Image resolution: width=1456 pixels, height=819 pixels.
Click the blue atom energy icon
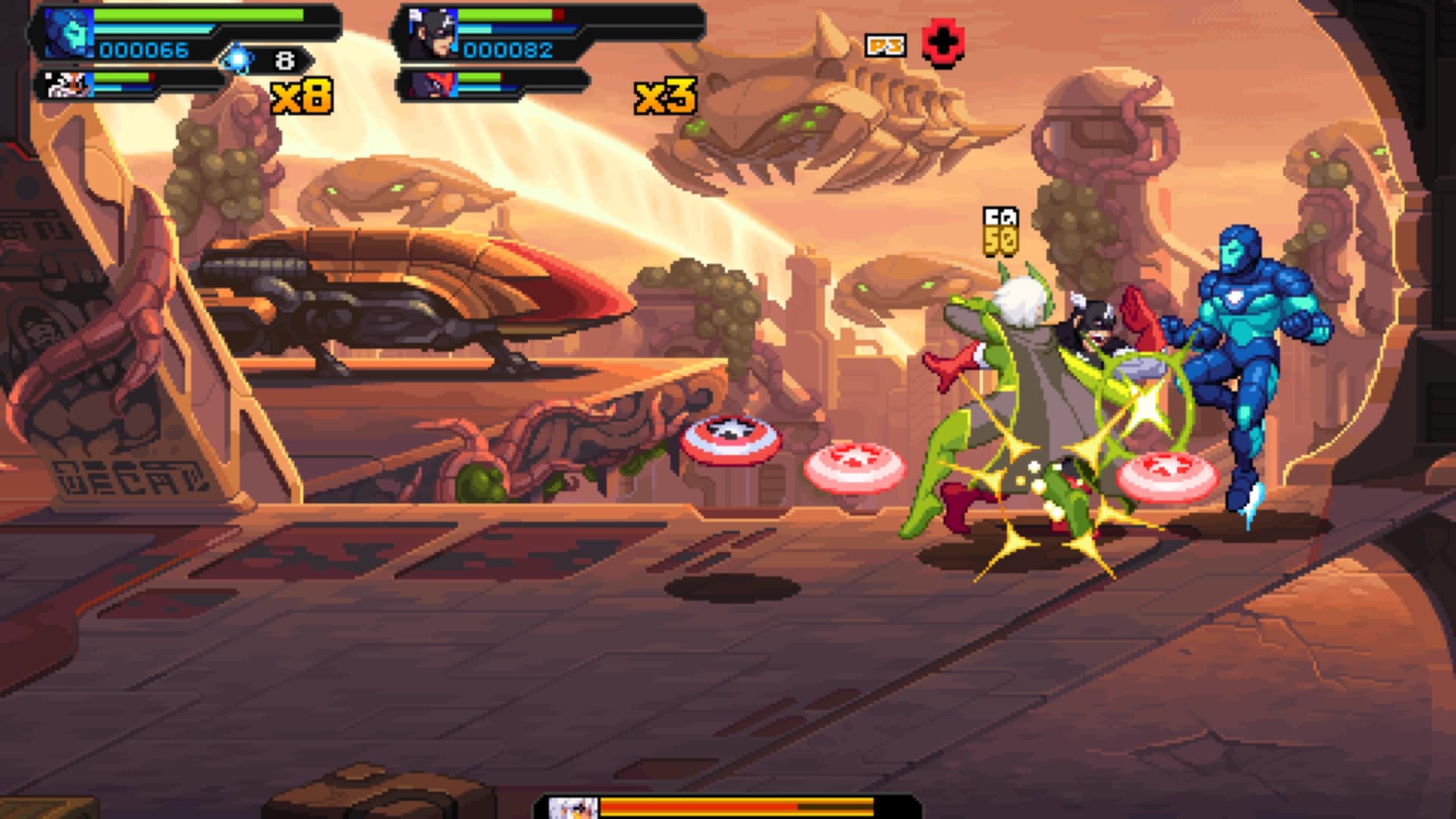pyautogui.click(x=238, y=59)
